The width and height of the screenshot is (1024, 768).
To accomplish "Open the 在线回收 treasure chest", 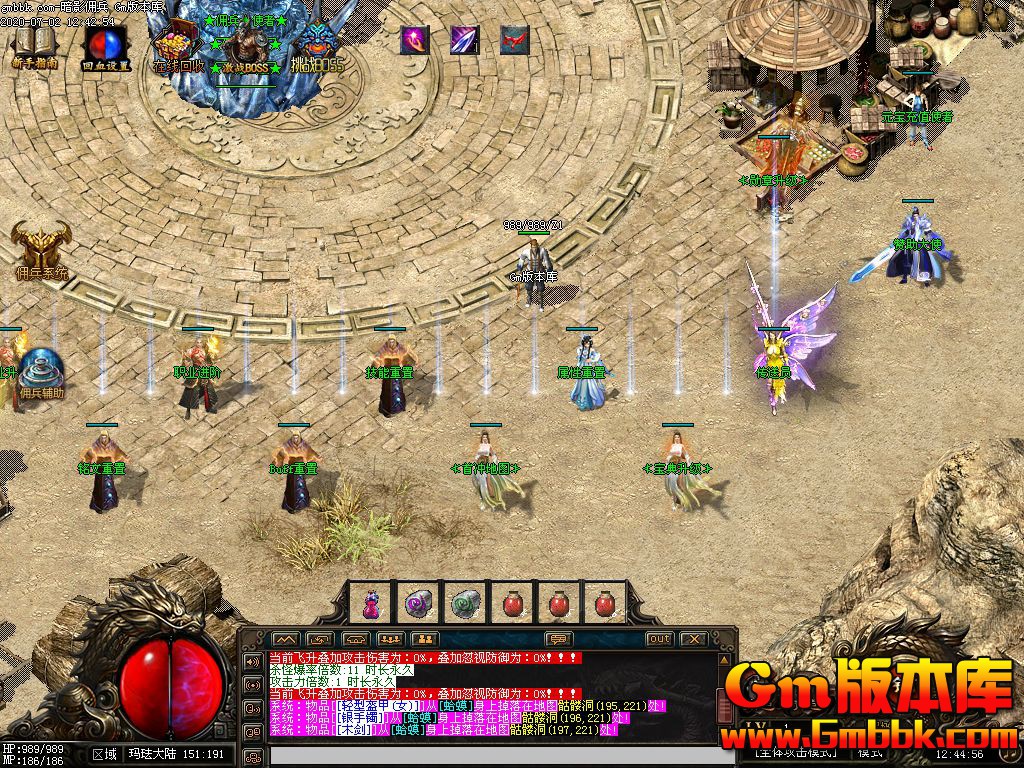I will click(178, 46).
